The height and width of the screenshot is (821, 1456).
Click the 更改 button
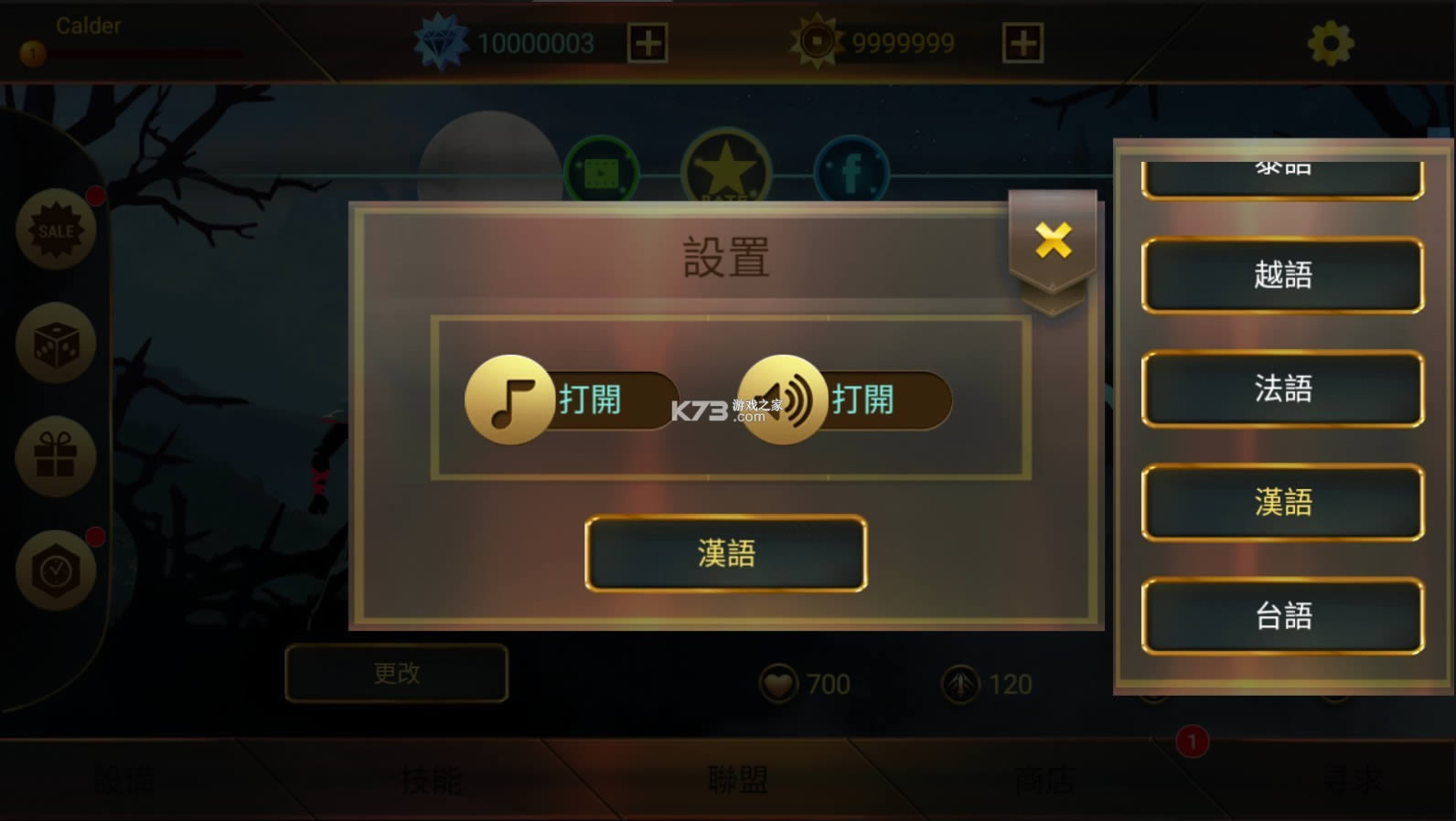(x=397, y=674)
